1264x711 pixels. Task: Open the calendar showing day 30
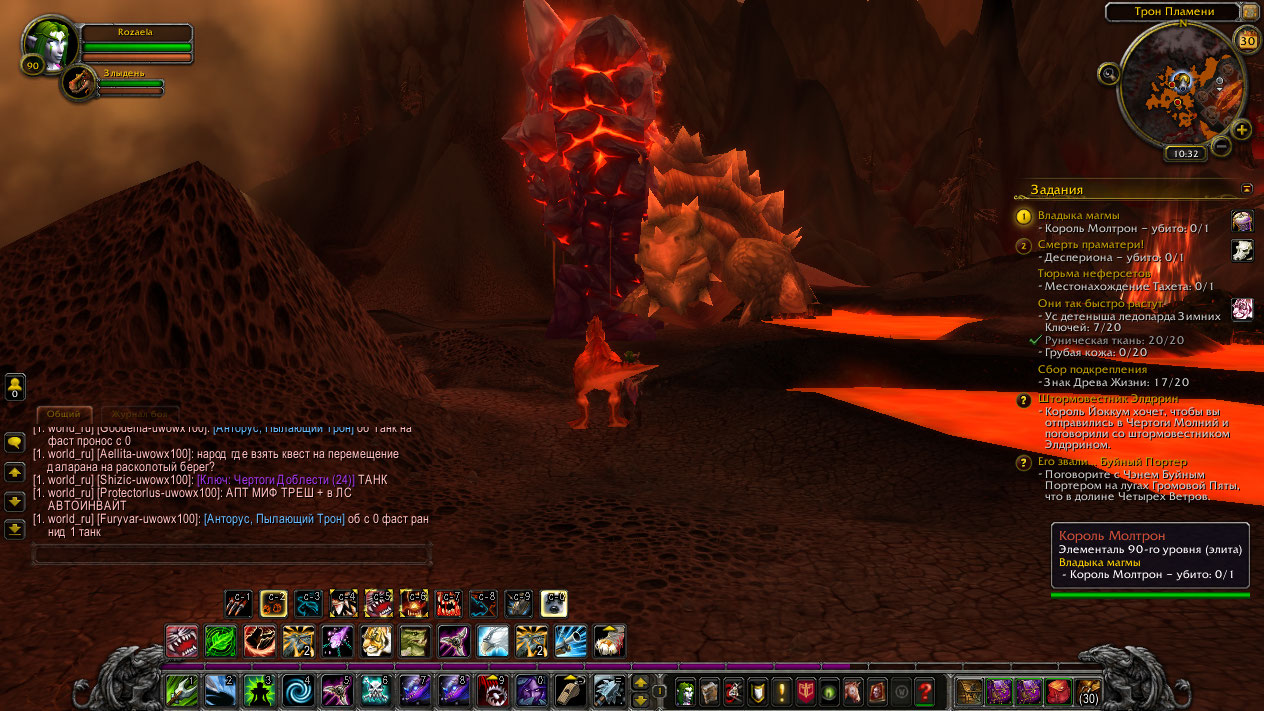1247,40
